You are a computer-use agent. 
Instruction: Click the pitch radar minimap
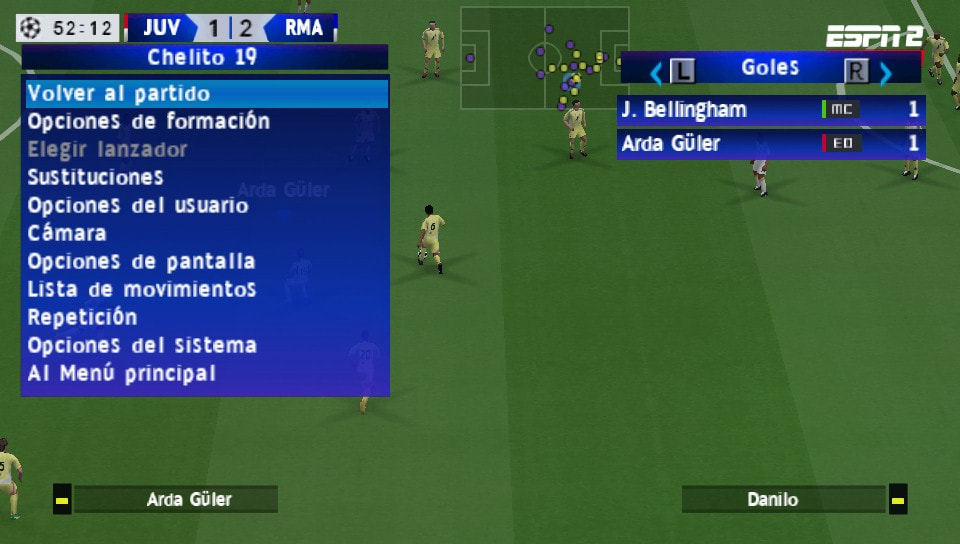pos(544,58)
